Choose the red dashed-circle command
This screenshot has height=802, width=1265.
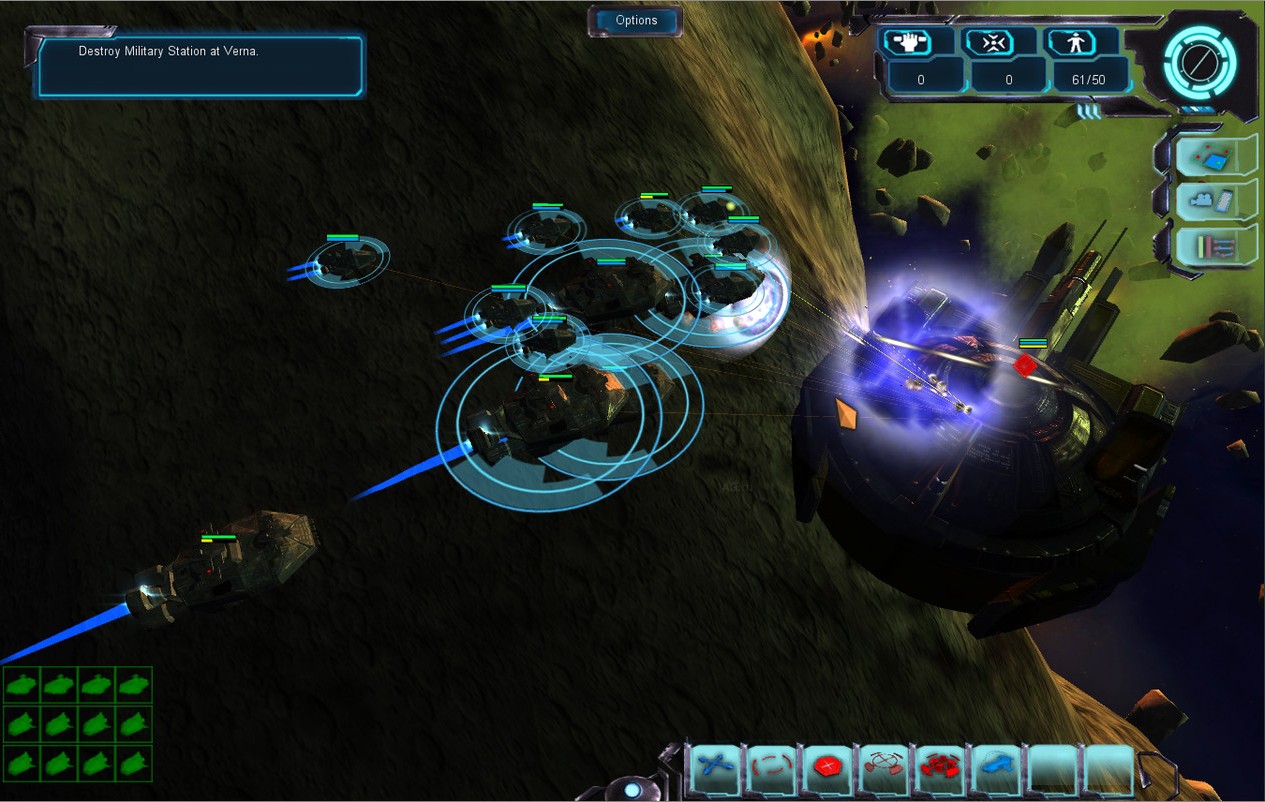pos(771,768)
